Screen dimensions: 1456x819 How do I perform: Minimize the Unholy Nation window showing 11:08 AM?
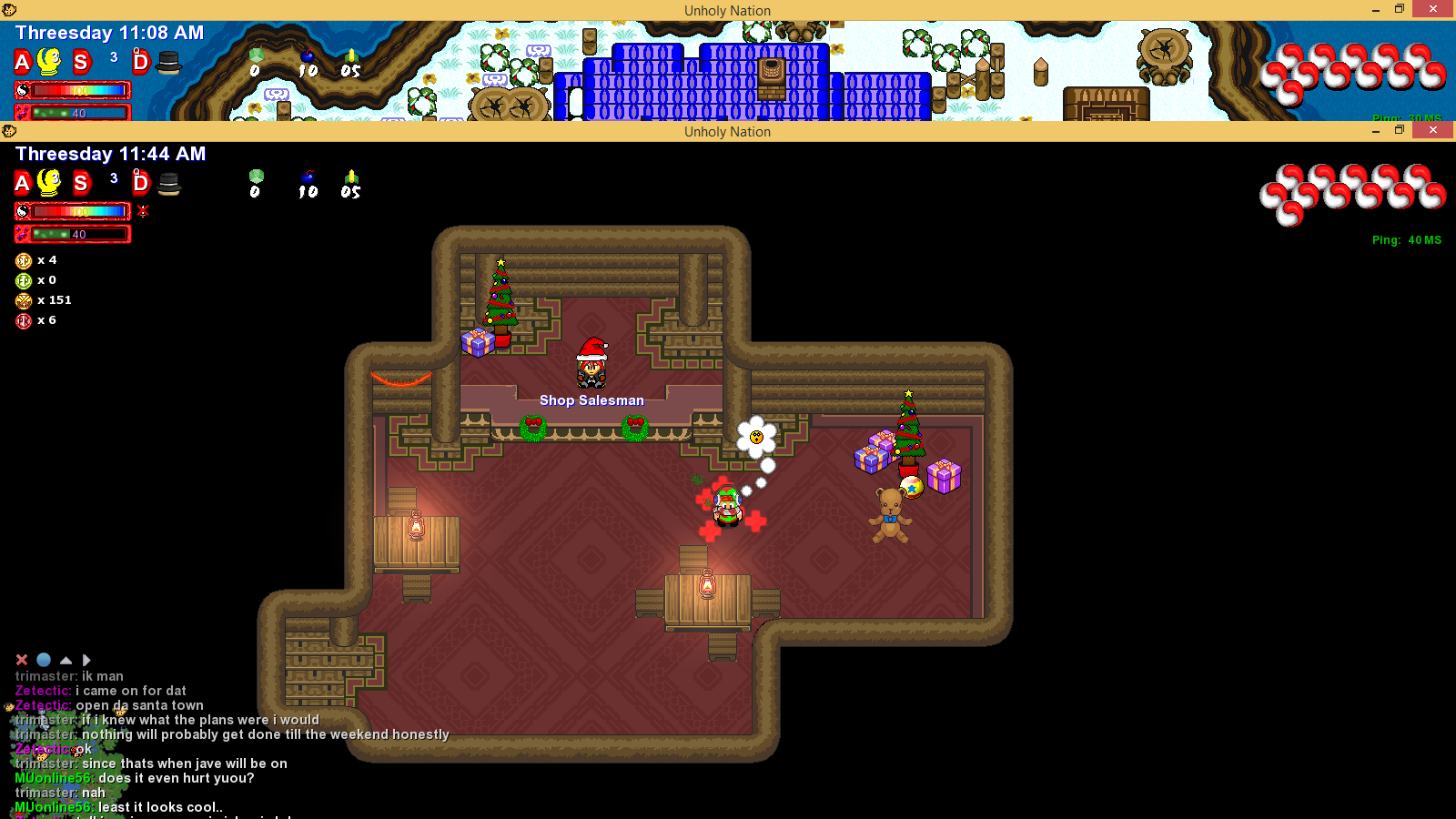(1376, 9)
